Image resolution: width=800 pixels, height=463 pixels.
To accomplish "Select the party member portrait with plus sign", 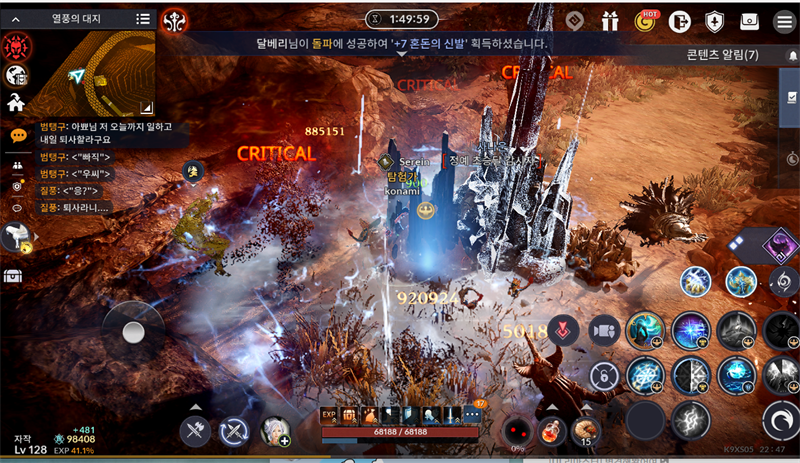I will [273, 431].
